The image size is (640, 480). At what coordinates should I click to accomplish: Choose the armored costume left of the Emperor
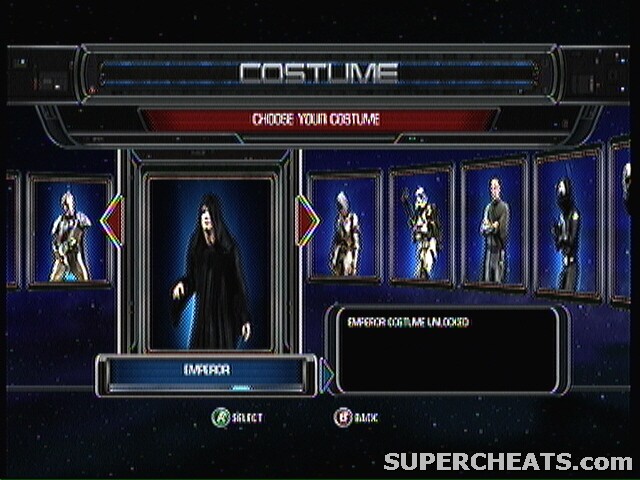(x=70, y=232)
